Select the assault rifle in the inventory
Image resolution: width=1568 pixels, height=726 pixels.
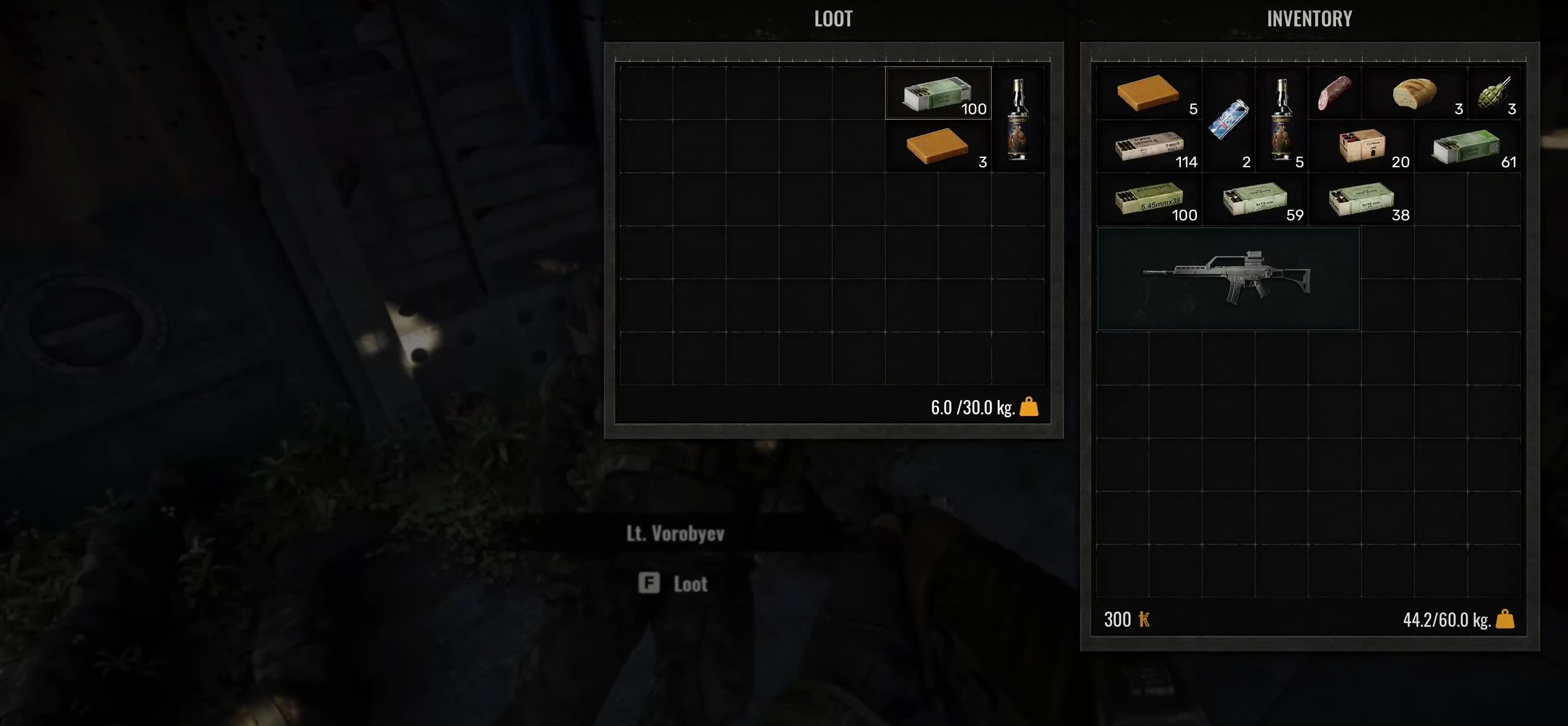point(1227,279)
